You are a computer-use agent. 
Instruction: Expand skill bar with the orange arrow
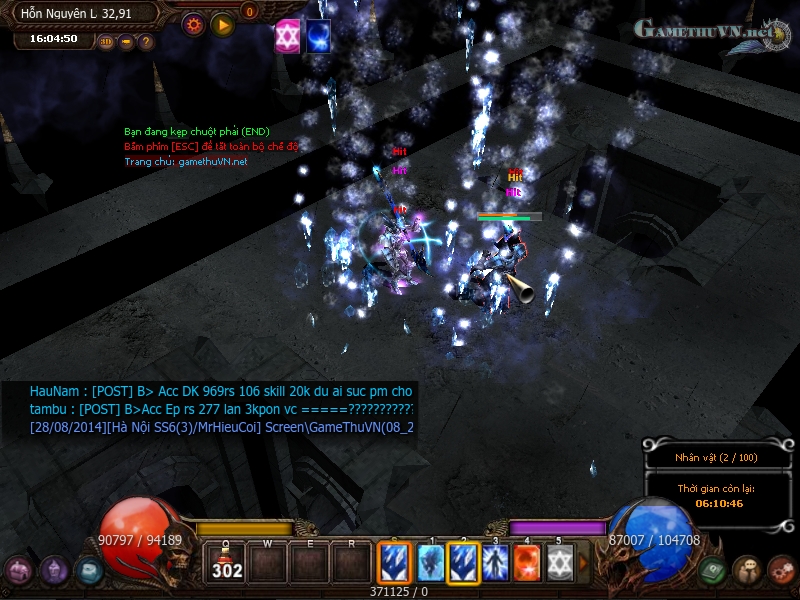click(584, 563)
